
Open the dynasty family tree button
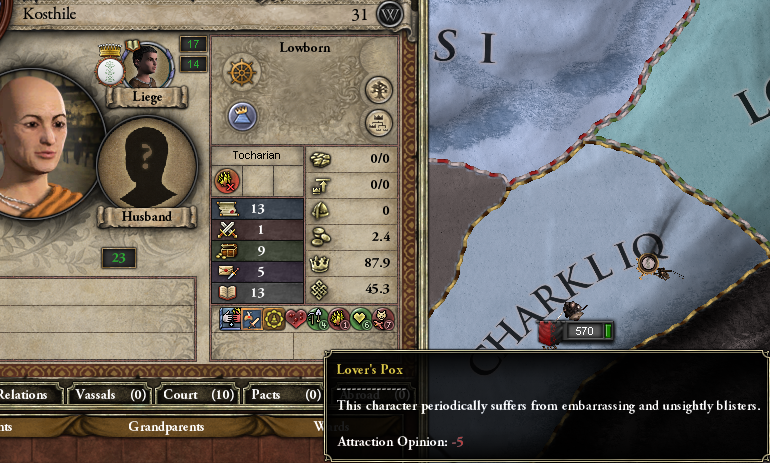pos(378,87)
